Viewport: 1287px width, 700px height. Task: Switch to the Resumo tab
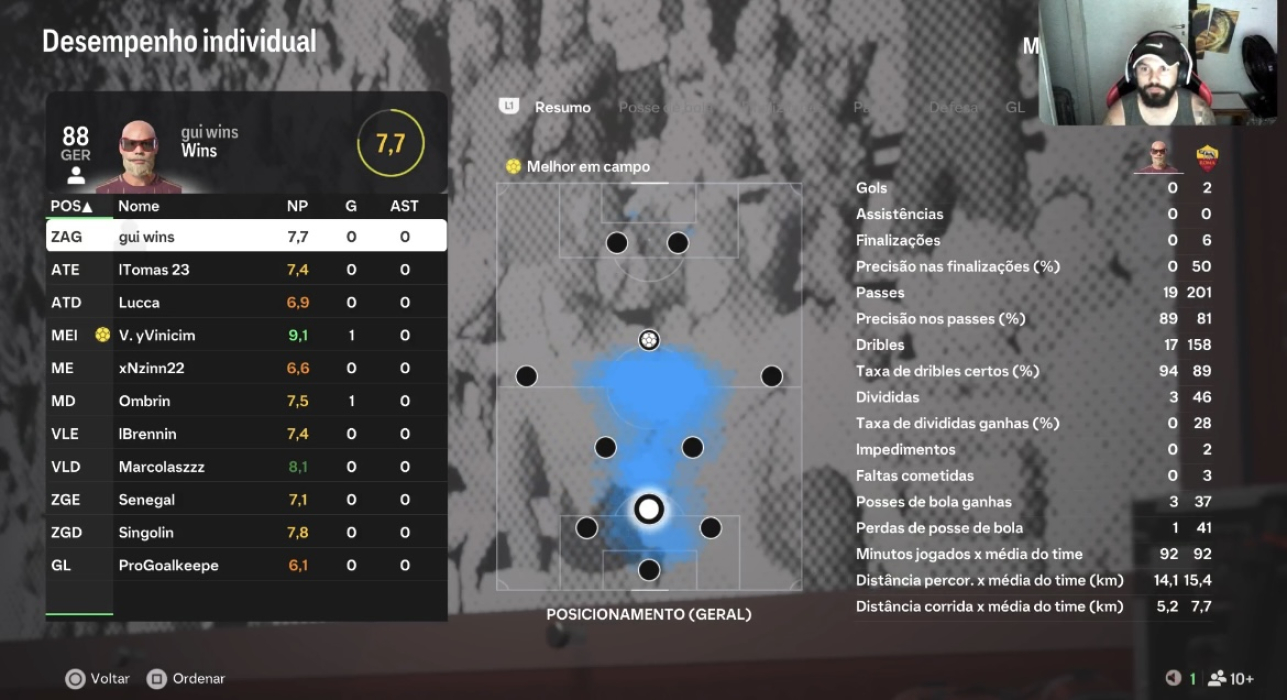tap(562, 107)
